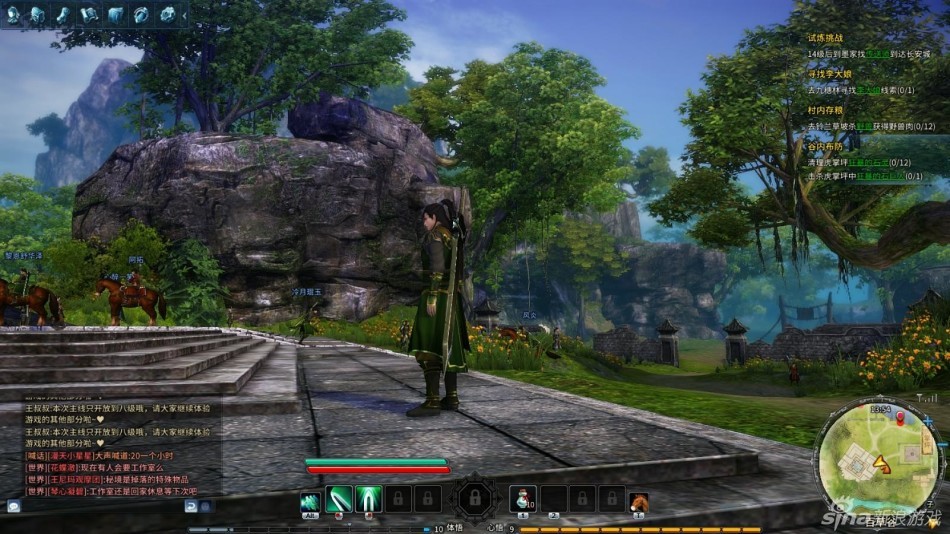
Task: Collapse the top toolbar with the arrow
Action: (x=184, y=14)
